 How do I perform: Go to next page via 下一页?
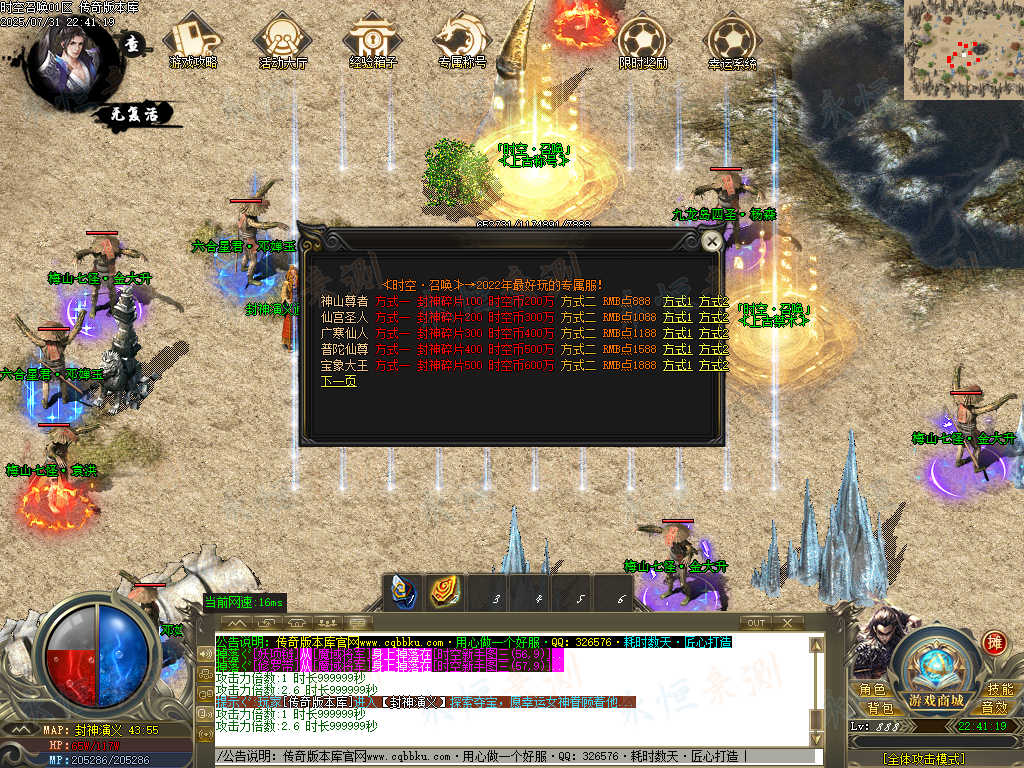point(338,381)
